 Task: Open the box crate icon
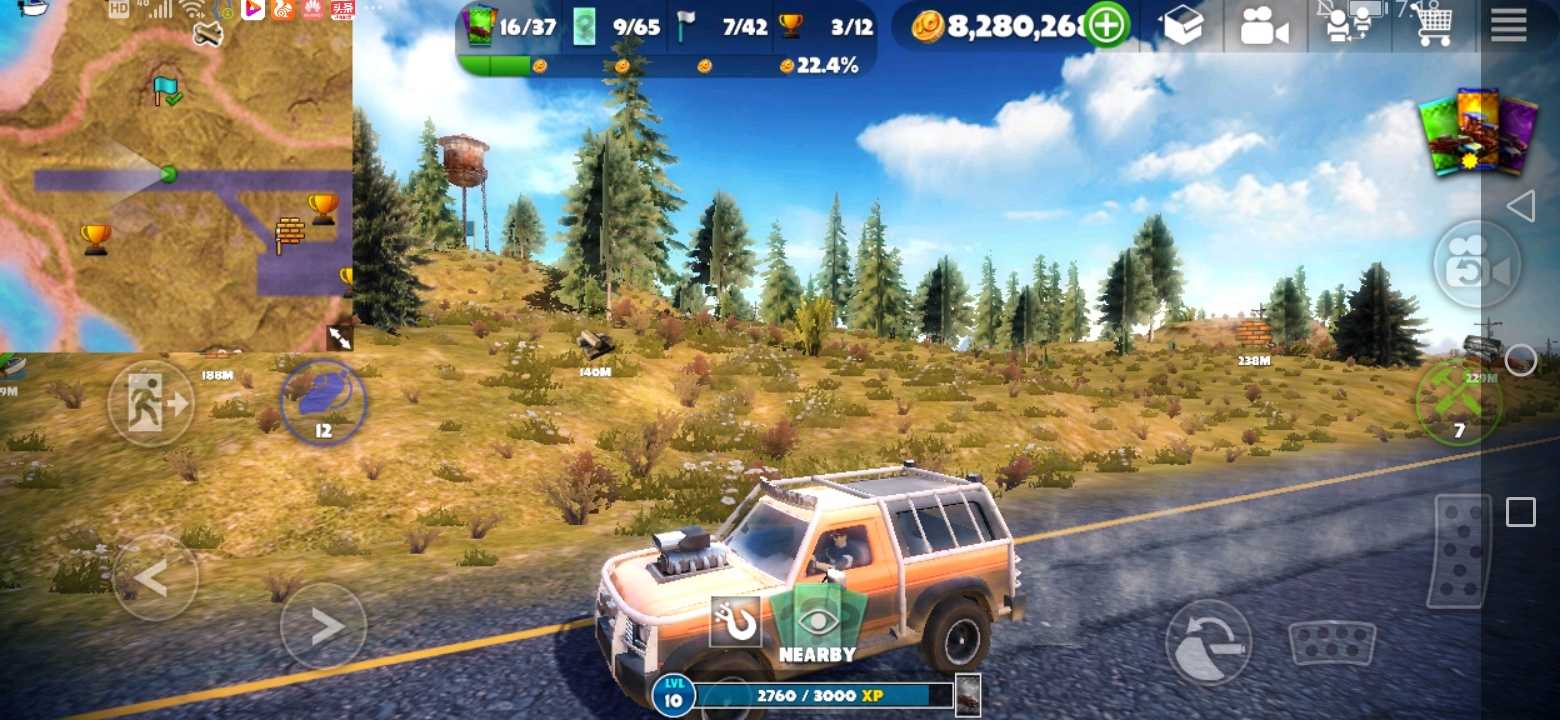coord(1183,27)
